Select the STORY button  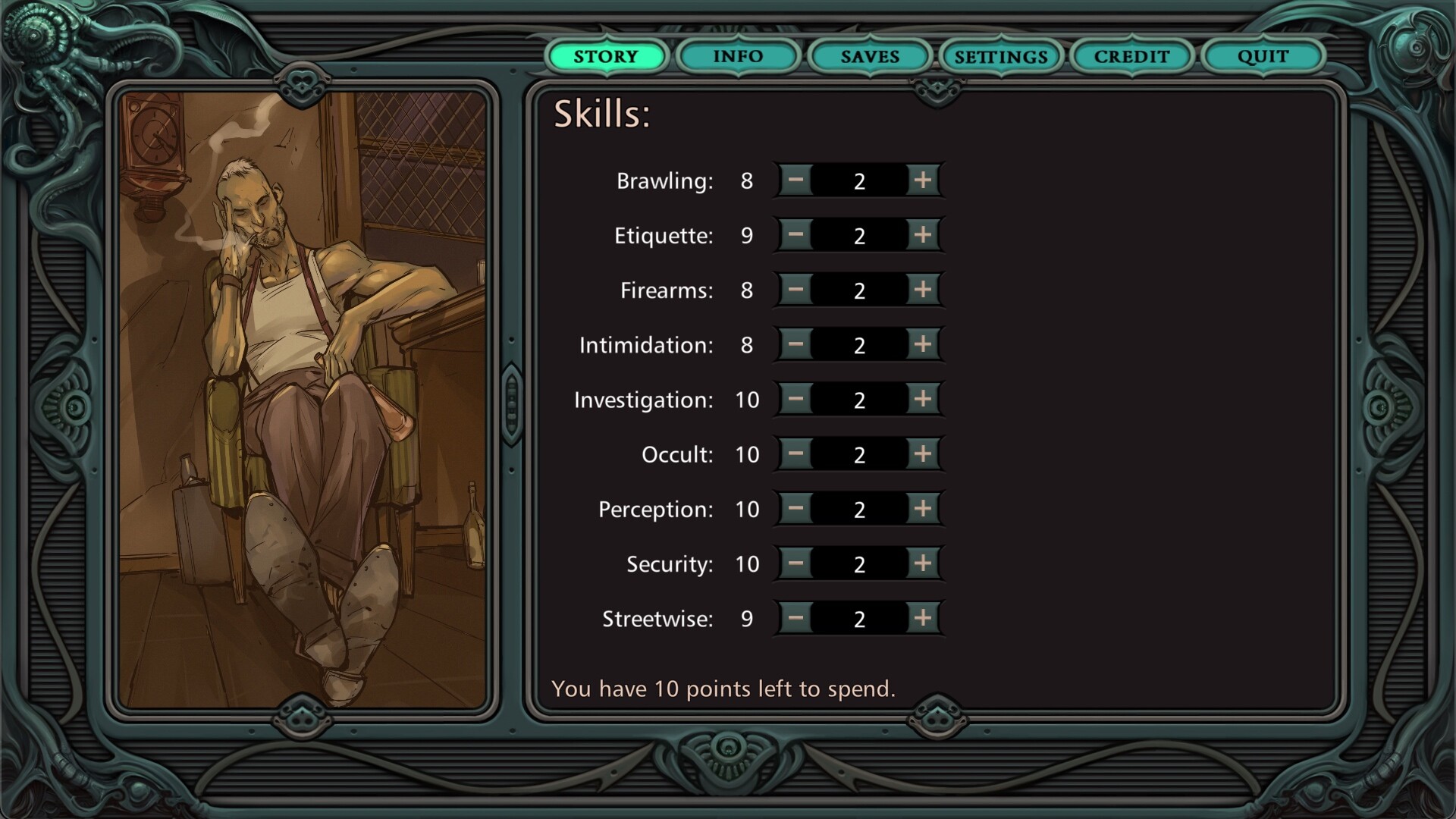pyautogui.click(x=606, y=56)
